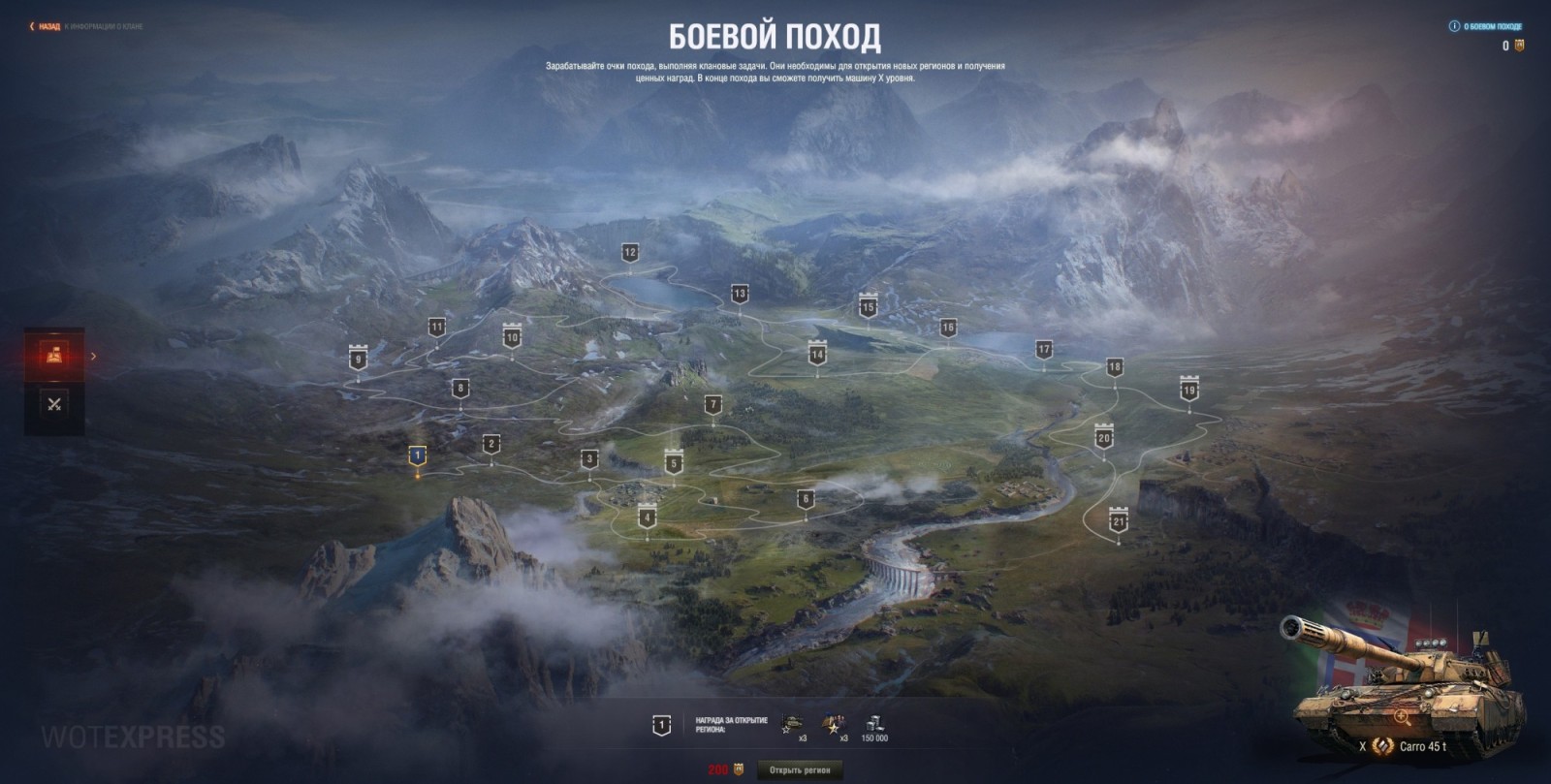Click the tank reward icon with x3

pyautogui.click(x=793, y=719)
